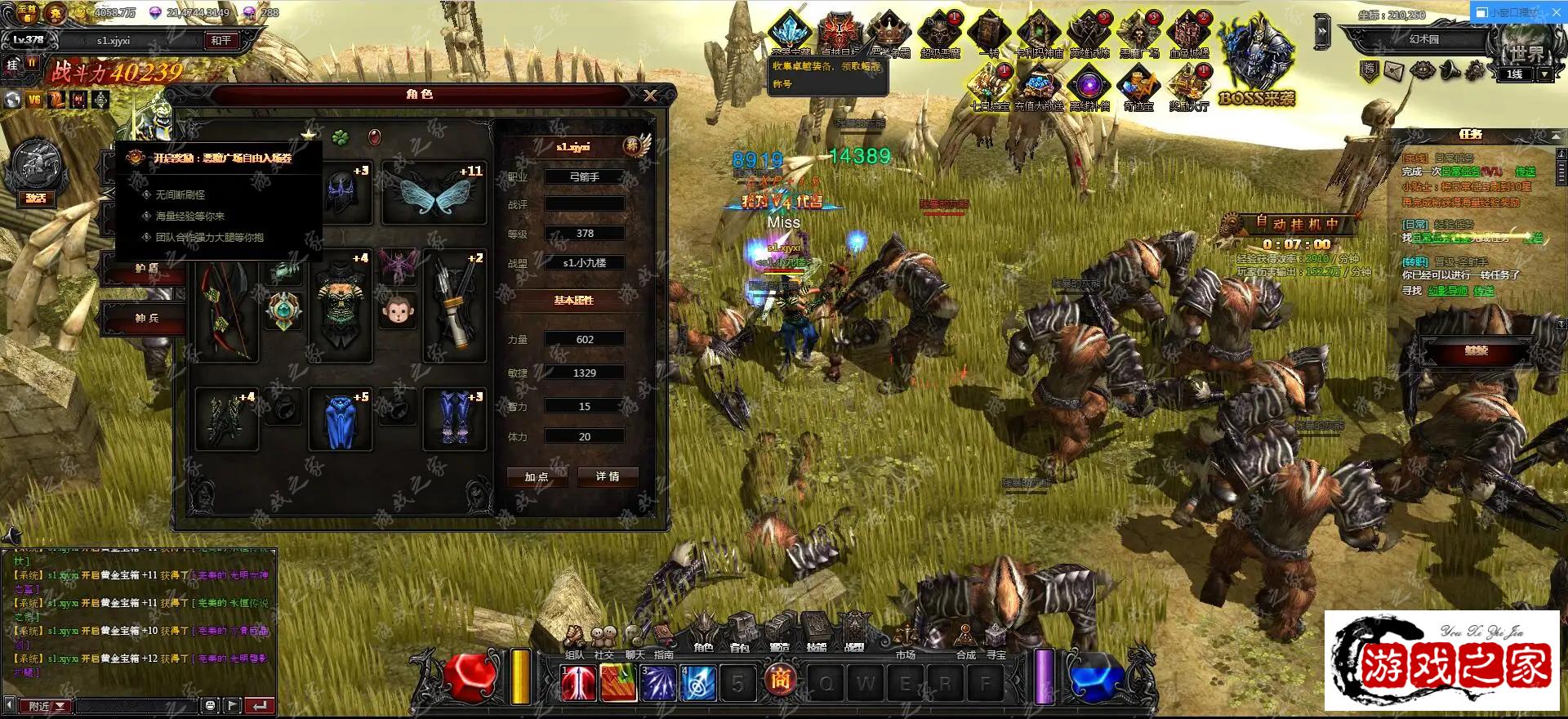The height and width of the screenshot is (719, 1568).
Task: Switch to the 神兵 tab
Action: click(147, 318)
